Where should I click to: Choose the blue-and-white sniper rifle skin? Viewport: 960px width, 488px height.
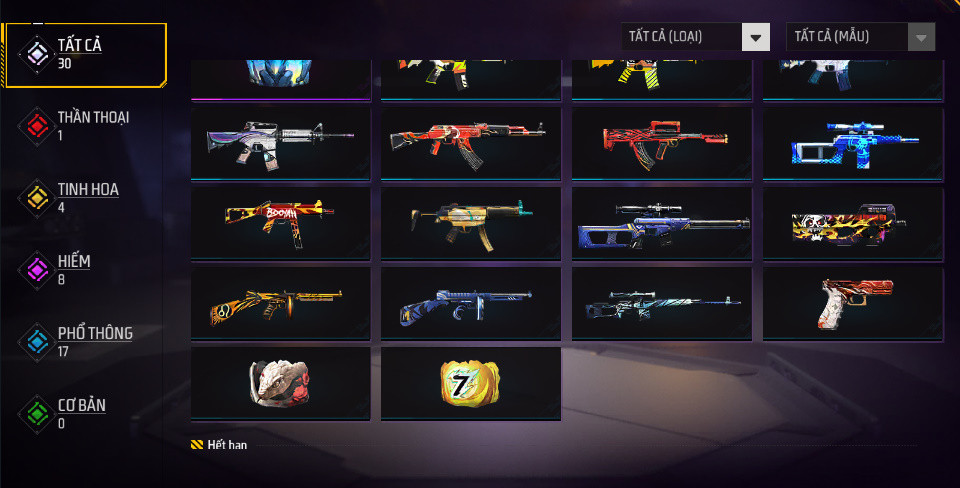pyautogui.click(x=852, y=143)
